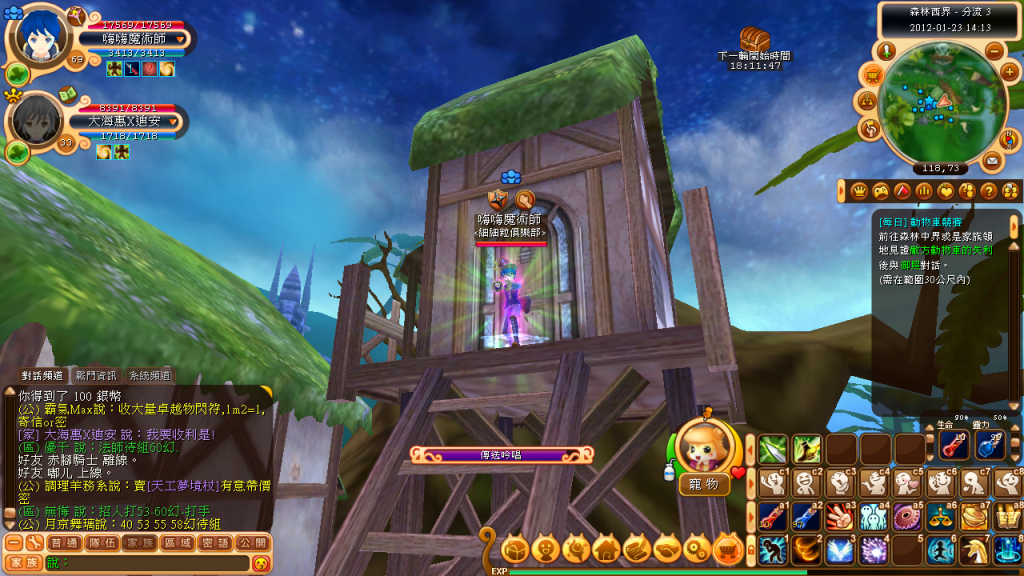Screen dimensions: 1024x576
Task: Switch to the 系統頻道 chat tab
Action: [148, 376]
